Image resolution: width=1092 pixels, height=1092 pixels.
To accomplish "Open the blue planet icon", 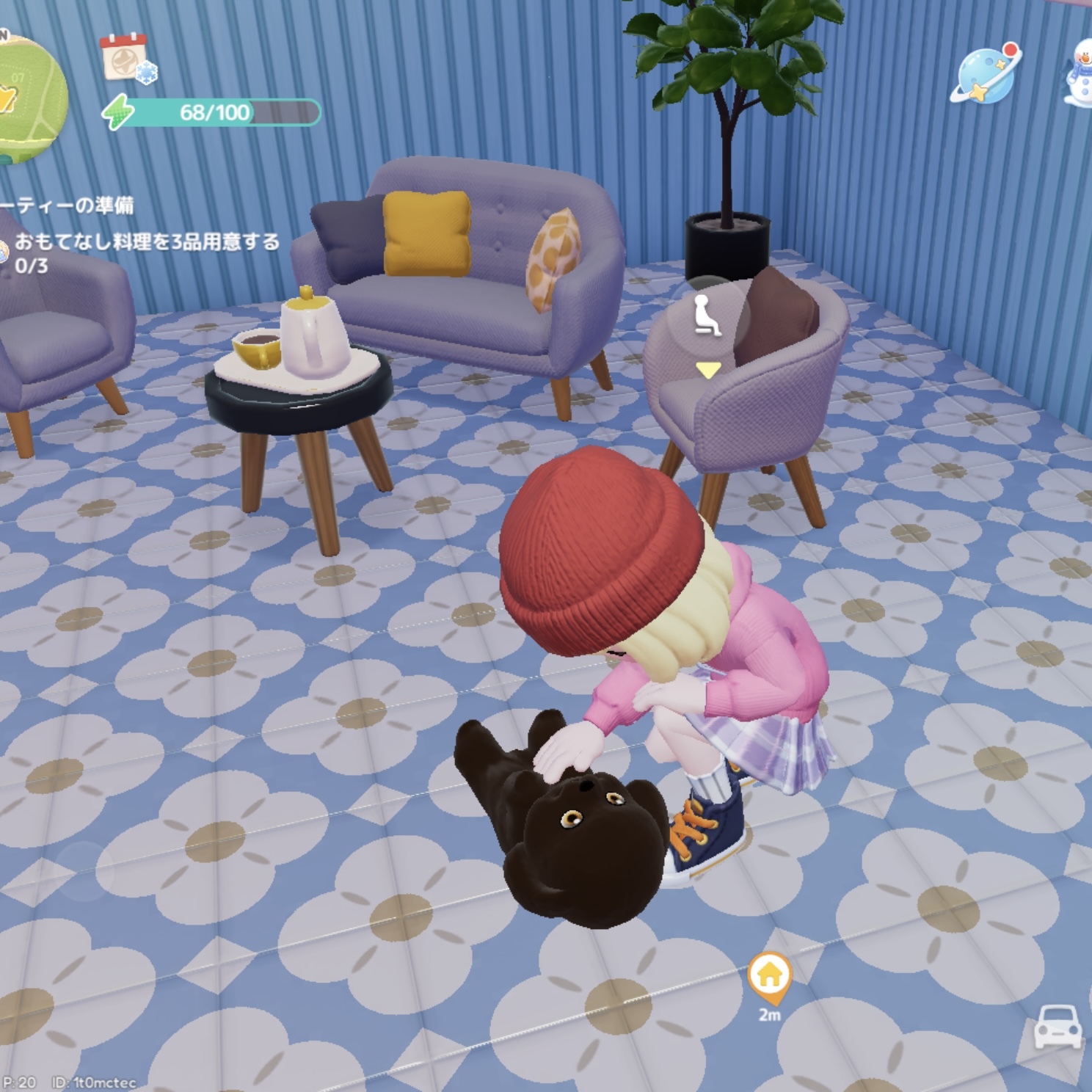I will coord(987,73).
